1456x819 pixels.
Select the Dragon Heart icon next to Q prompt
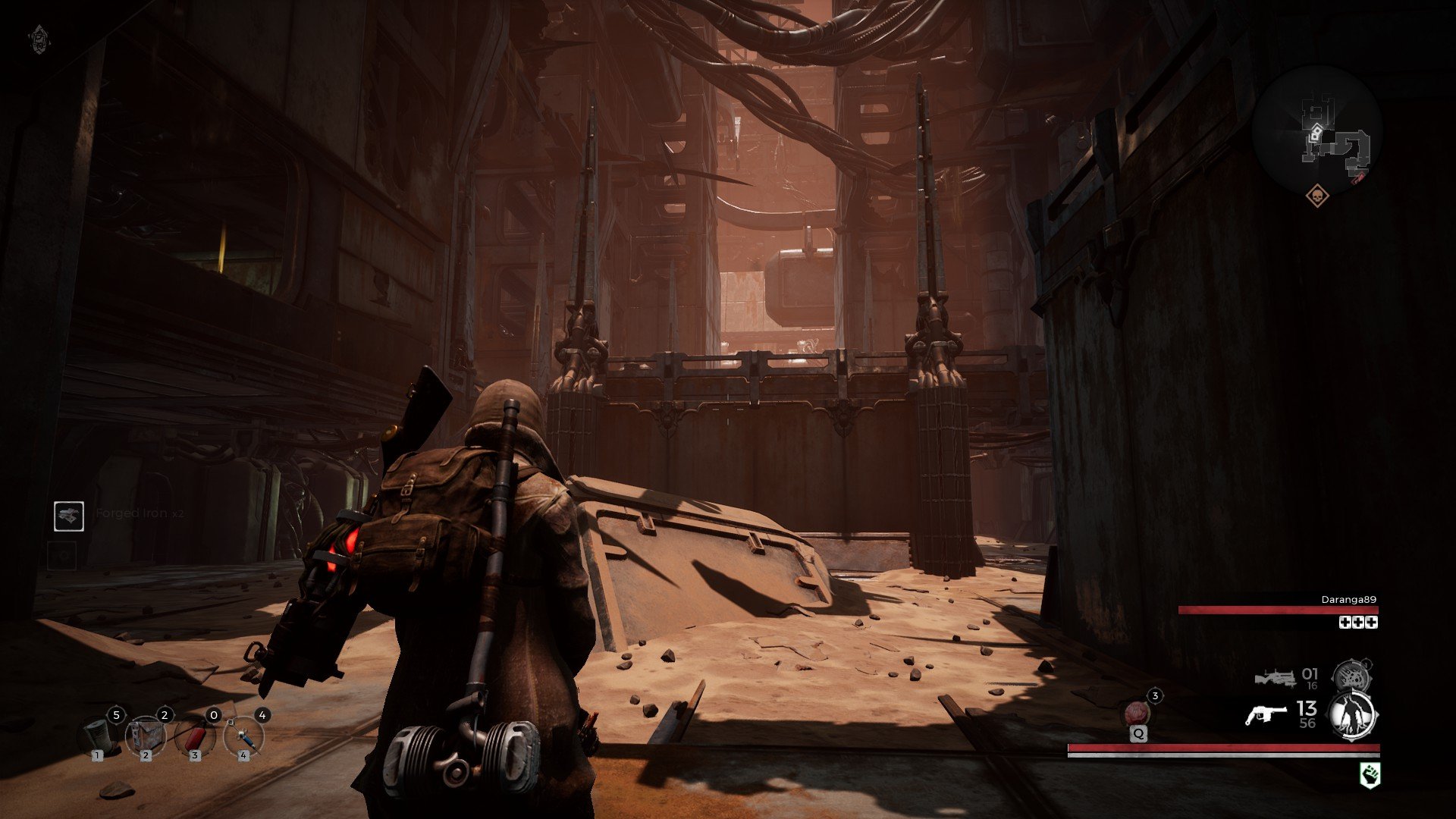(1135, 711)
